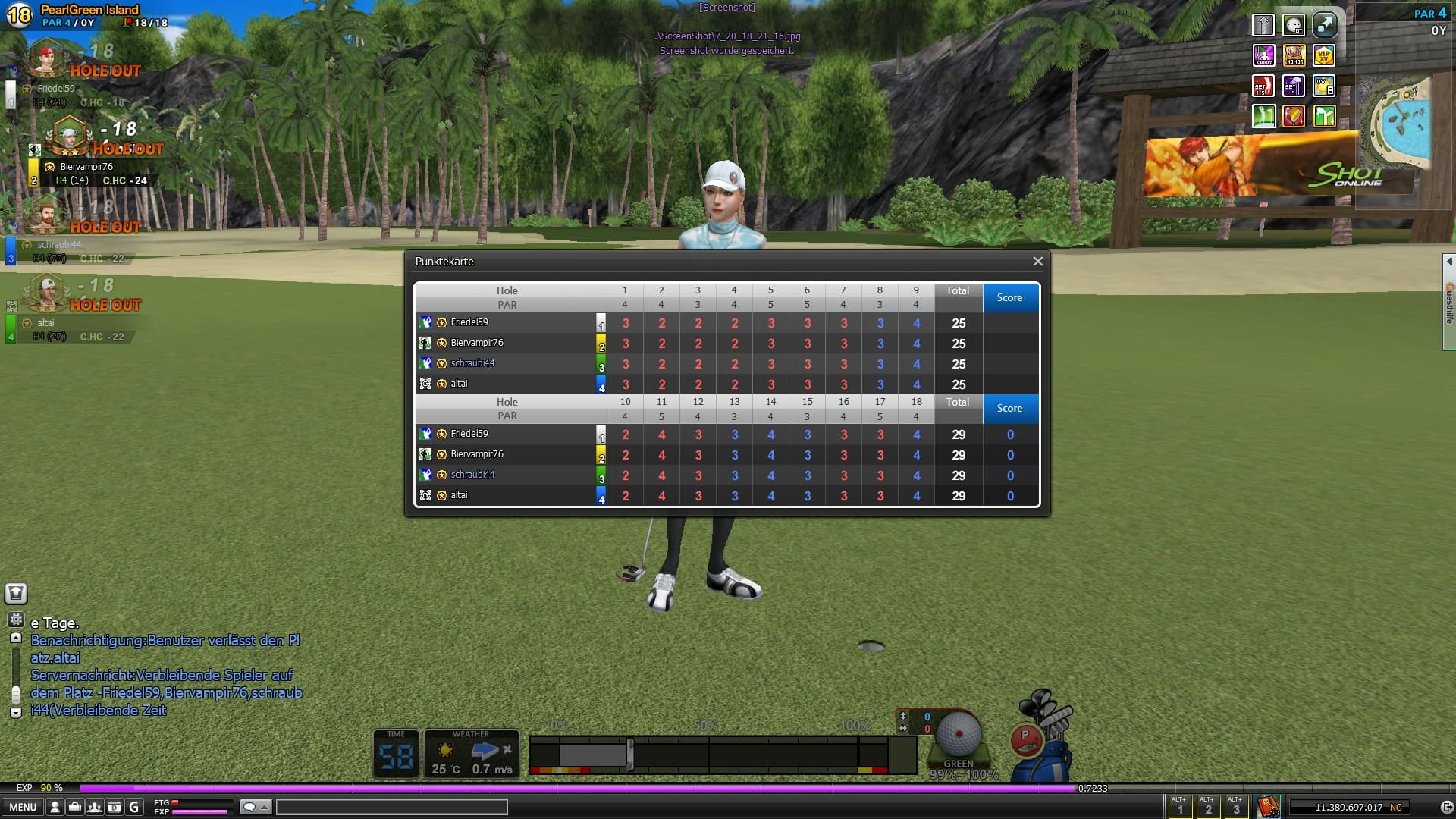Viewport: 1456px width, 819px height.
Task: Select the putter club icon
Action: tap(1026, 738)
